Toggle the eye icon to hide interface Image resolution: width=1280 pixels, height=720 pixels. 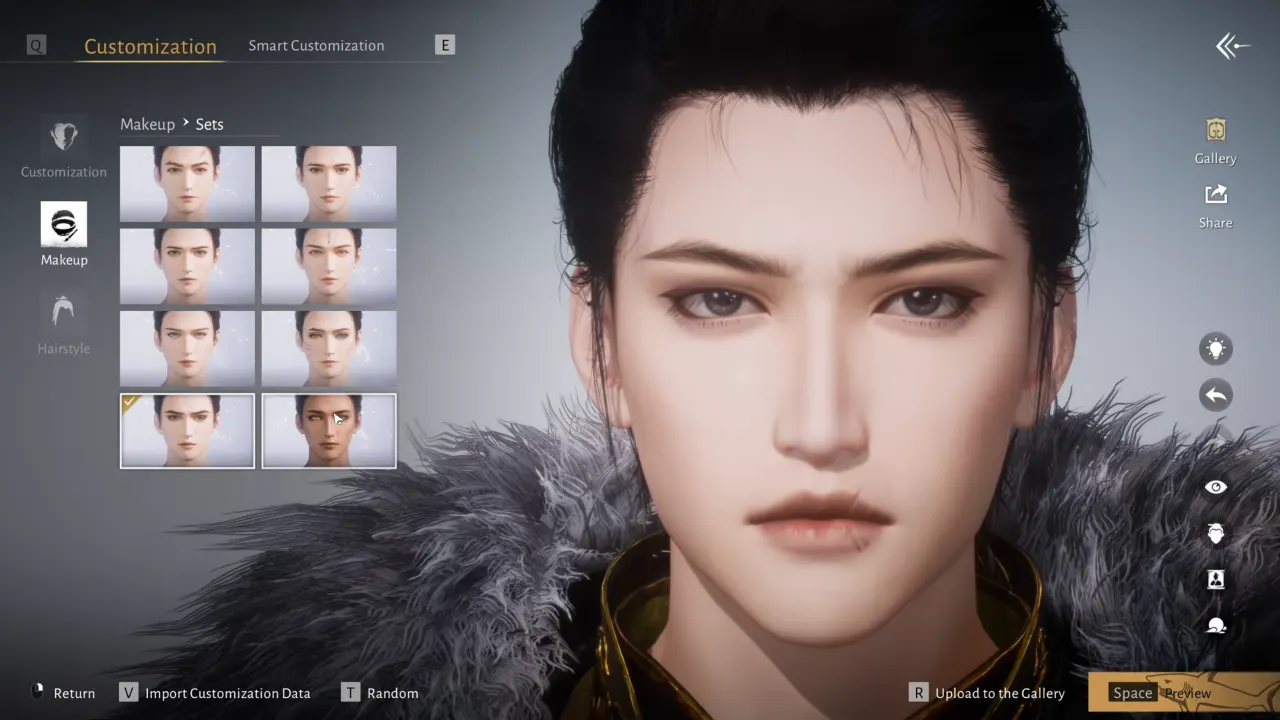1215,486
